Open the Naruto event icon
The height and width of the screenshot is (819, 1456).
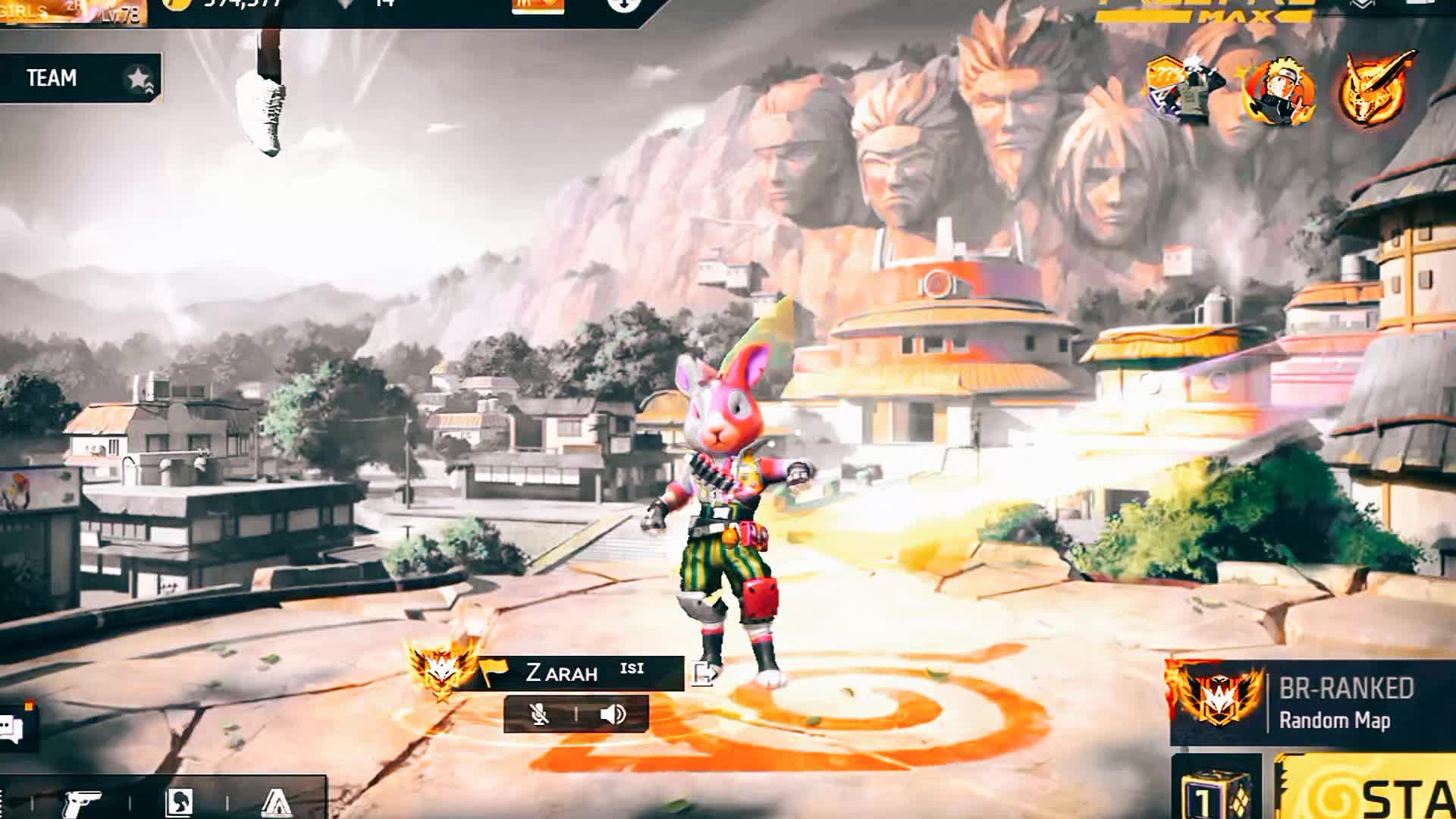click(x=1280, y=93)
